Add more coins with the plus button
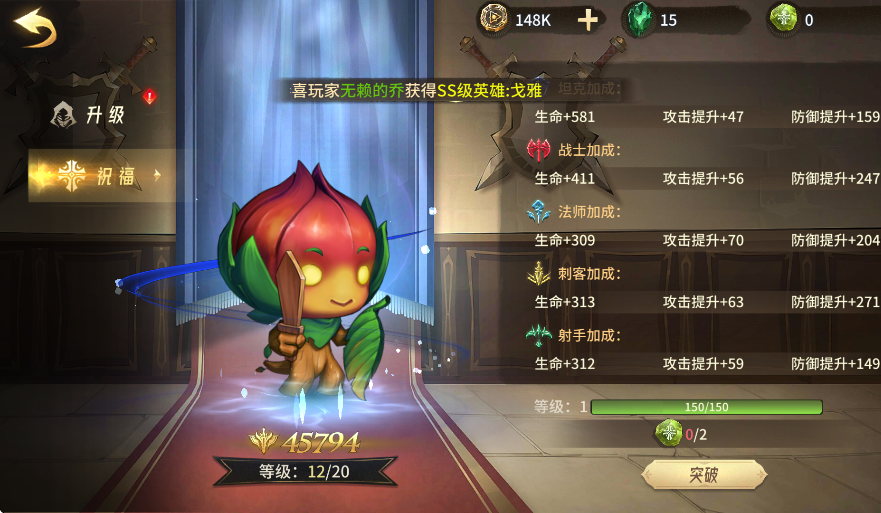The height and width of the screenshot is (513, 881). 590,19
